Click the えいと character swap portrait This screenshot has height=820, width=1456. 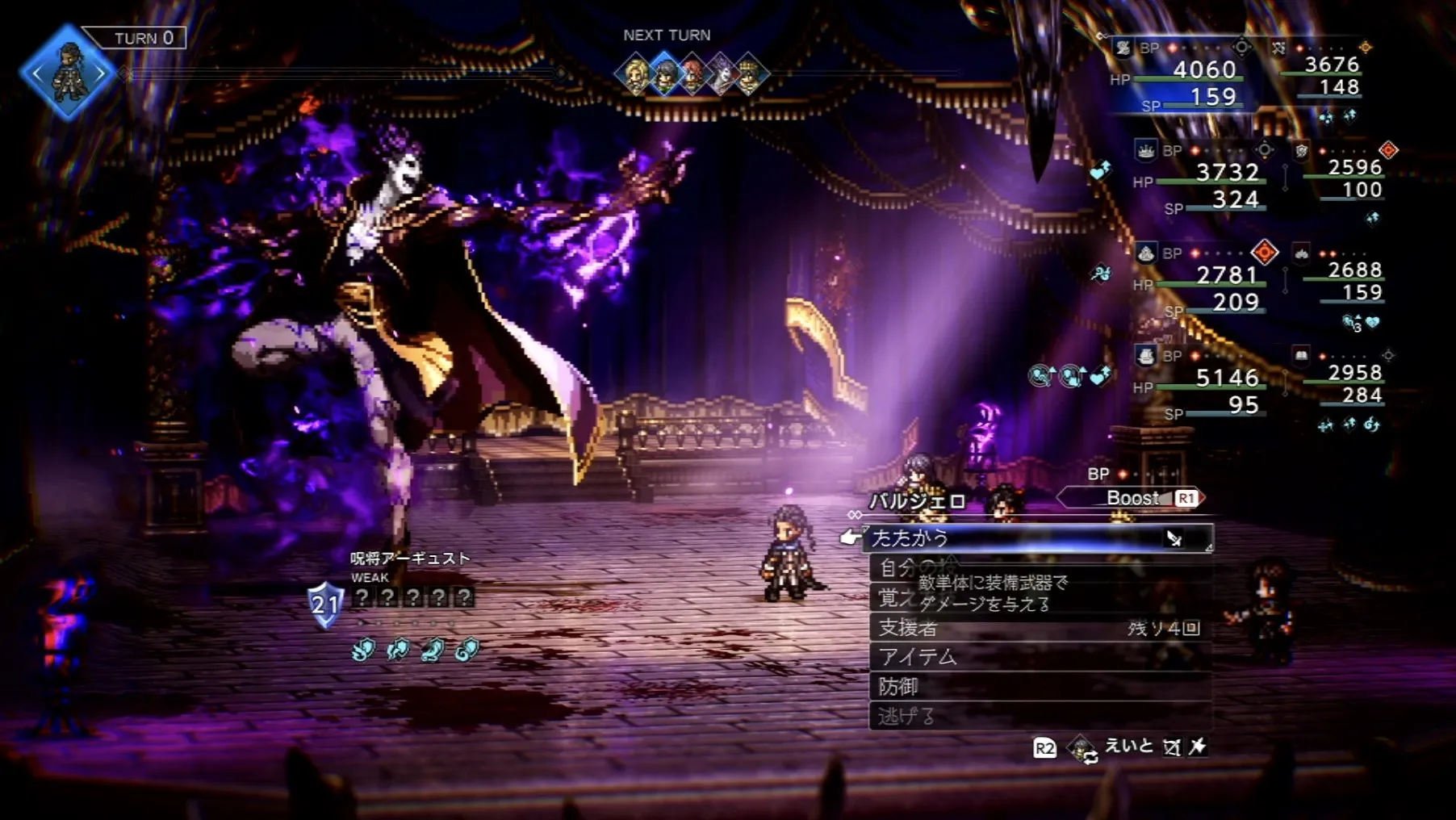1082,748
